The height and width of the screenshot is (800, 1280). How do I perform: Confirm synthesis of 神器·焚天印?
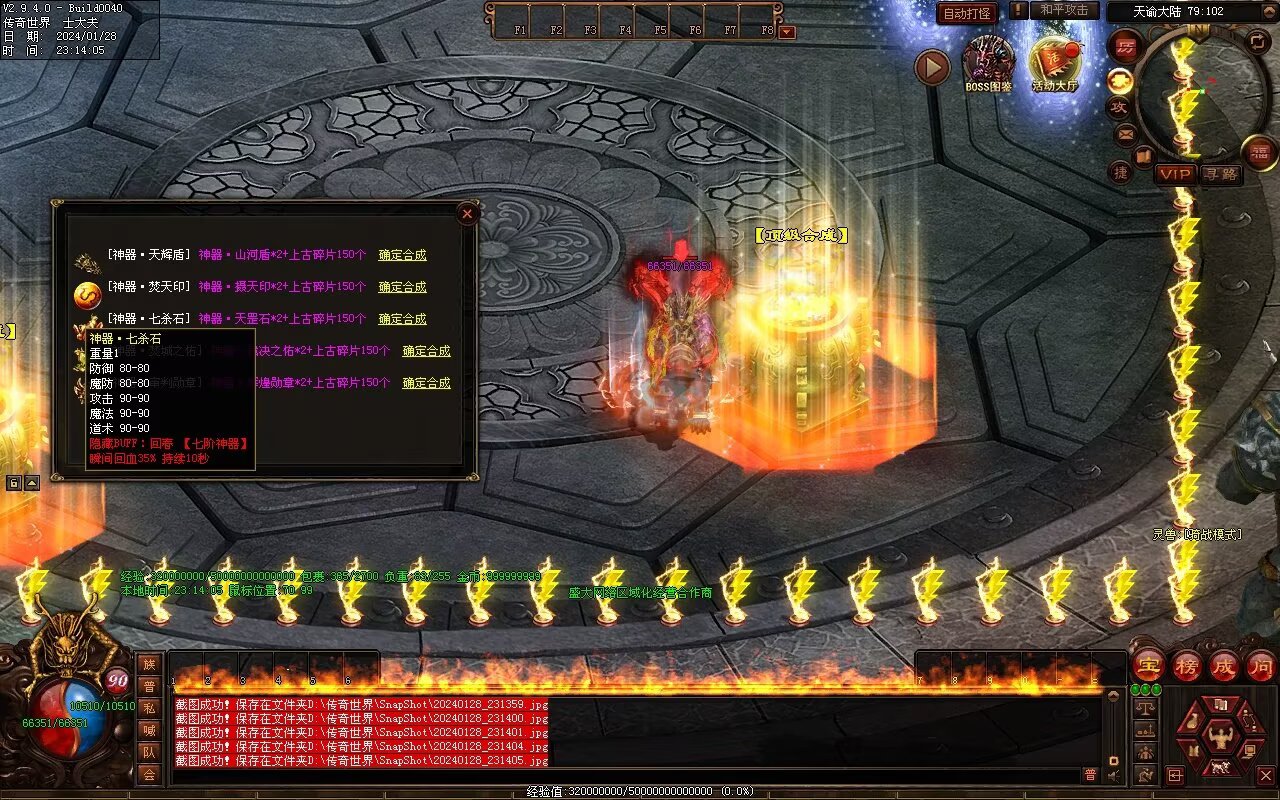[x=402, y=287]
